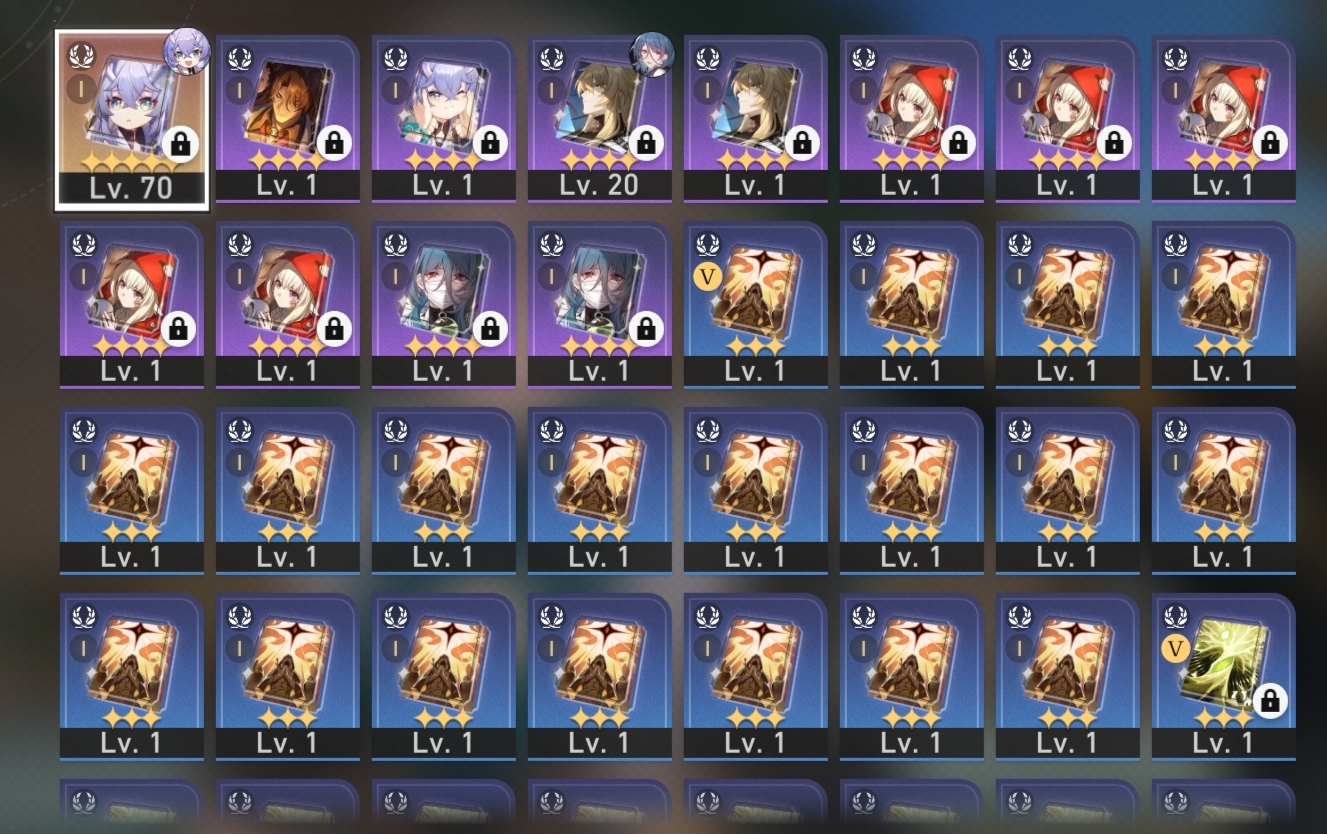1327x834 pixels.
Task: Select the Lv. 70 light cone
Action: pos(132,110)
